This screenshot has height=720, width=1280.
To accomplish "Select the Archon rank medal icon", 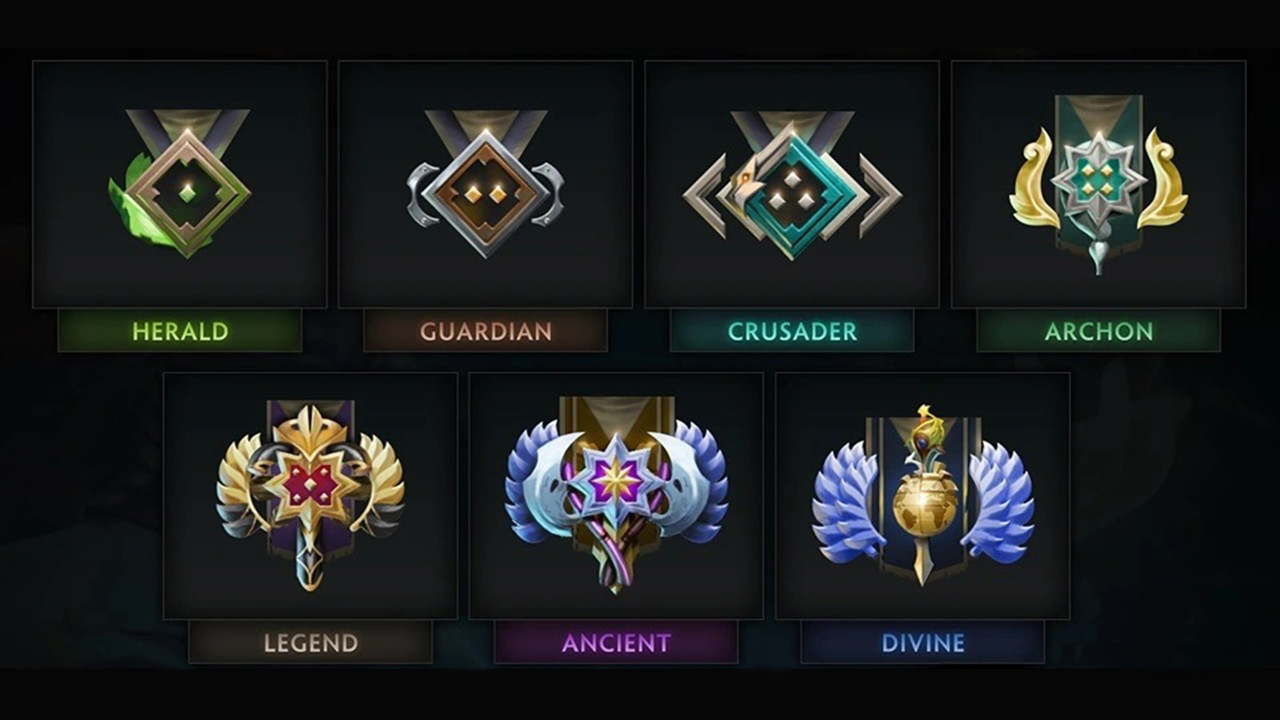I will 1097,180.
